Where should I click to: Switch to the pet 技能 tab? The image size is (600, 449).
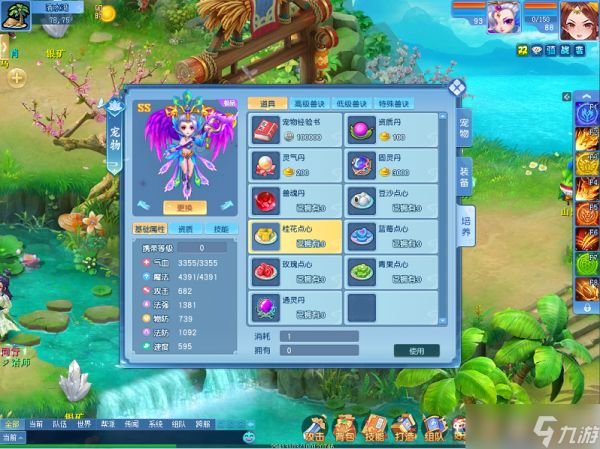(x=221, y=229)
